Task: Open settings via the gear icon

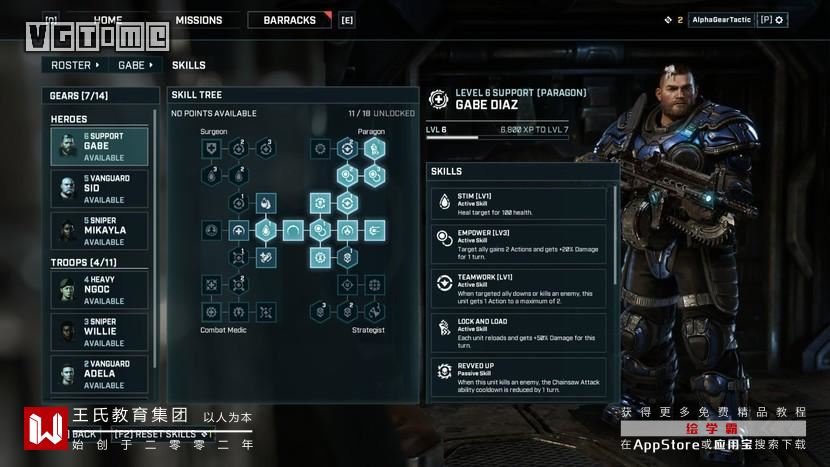Action: tap(779, 20)
